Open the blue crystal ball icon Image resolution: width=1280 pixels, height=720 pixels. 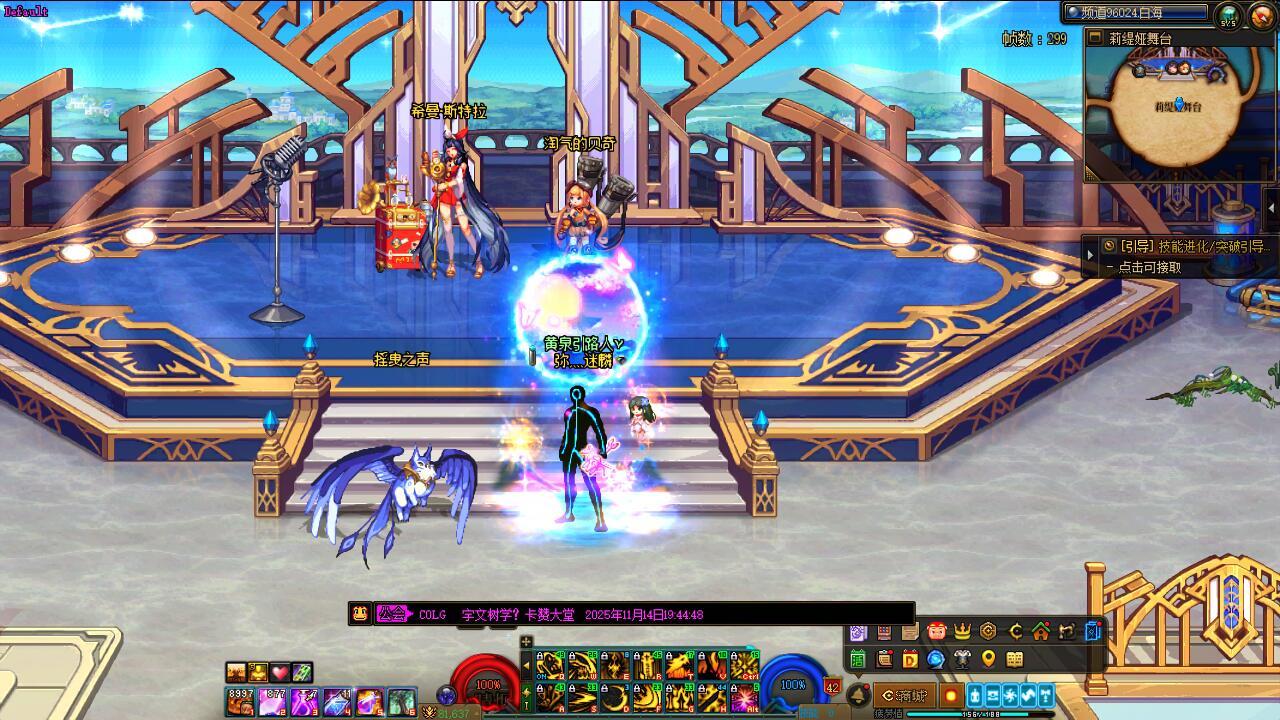(x=936, y=659)
